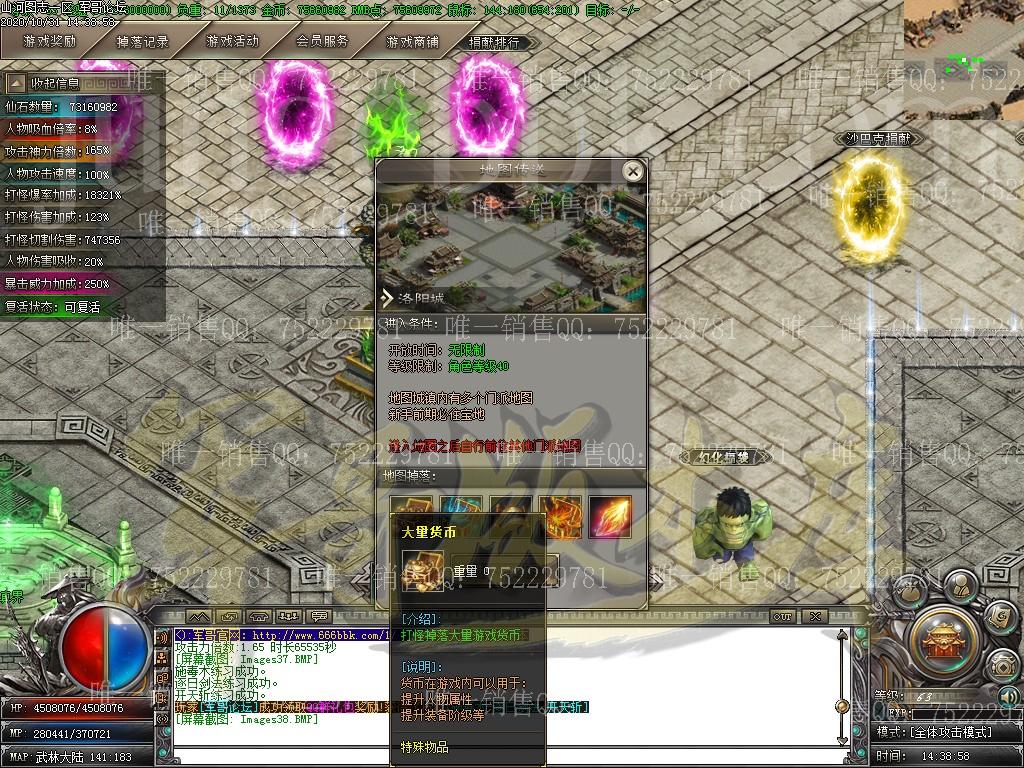Open the character silhouette icon button
Screen dimensions: 1024x768
(x=961, y=584)
